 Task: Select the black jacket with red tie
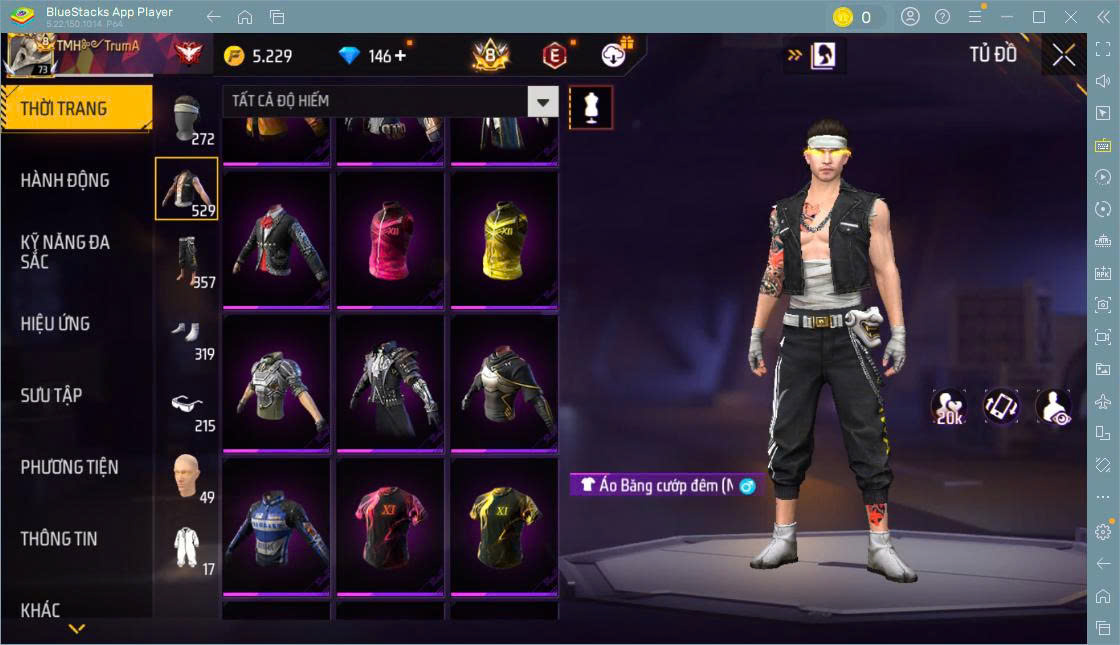[x=276, y=240]
